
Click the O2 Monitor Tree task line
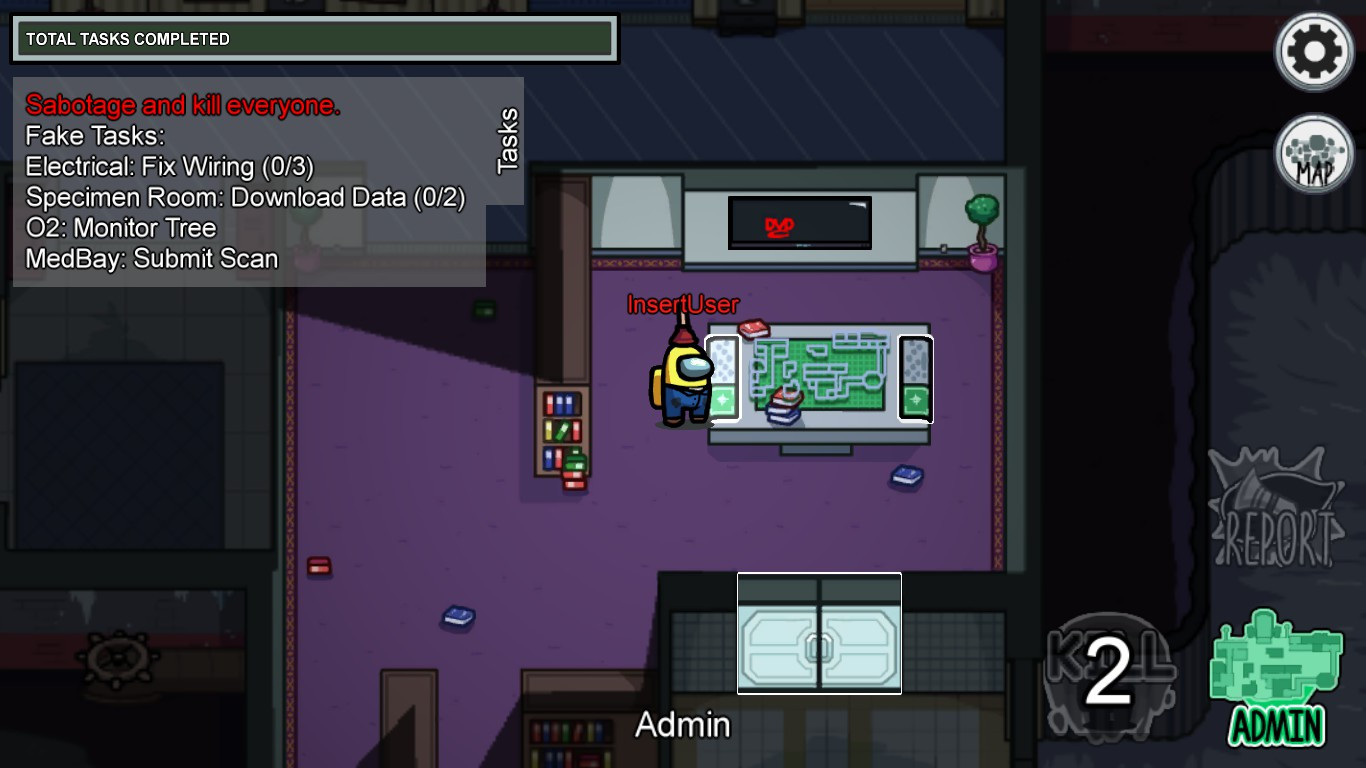coord(120,228)
